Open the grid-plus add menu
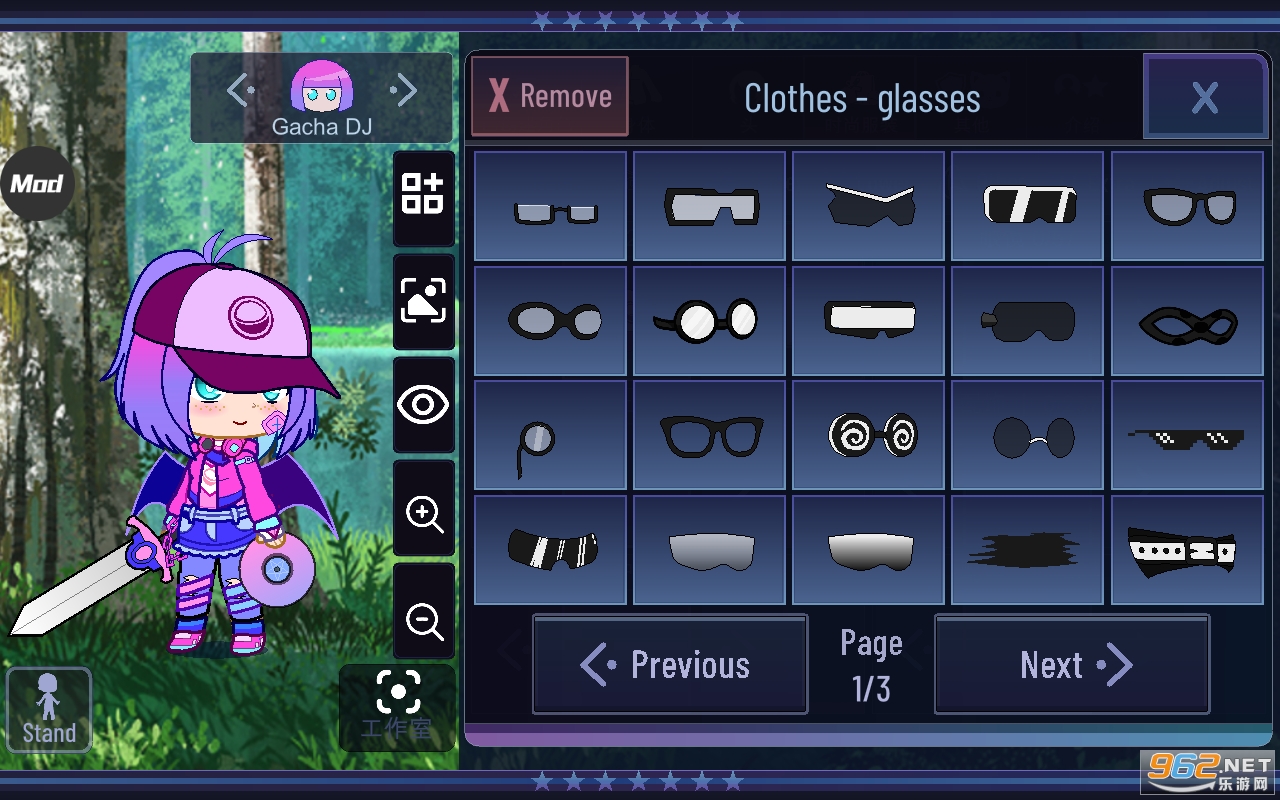 click(x=423, y=195)
